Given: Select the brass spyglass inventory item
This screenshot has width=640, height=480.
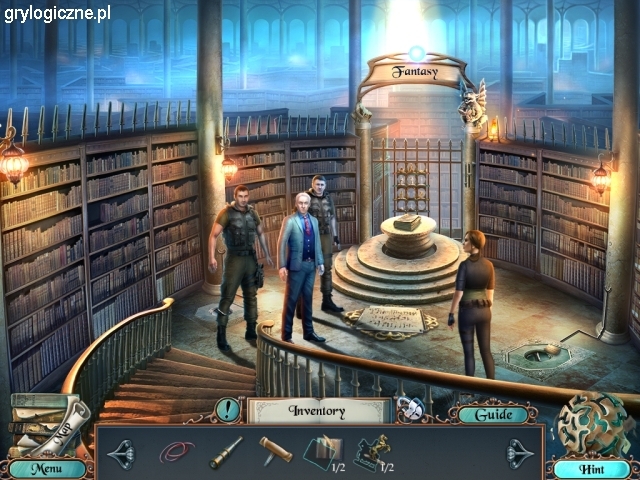Looking at the screenshot, I should 225,452.
